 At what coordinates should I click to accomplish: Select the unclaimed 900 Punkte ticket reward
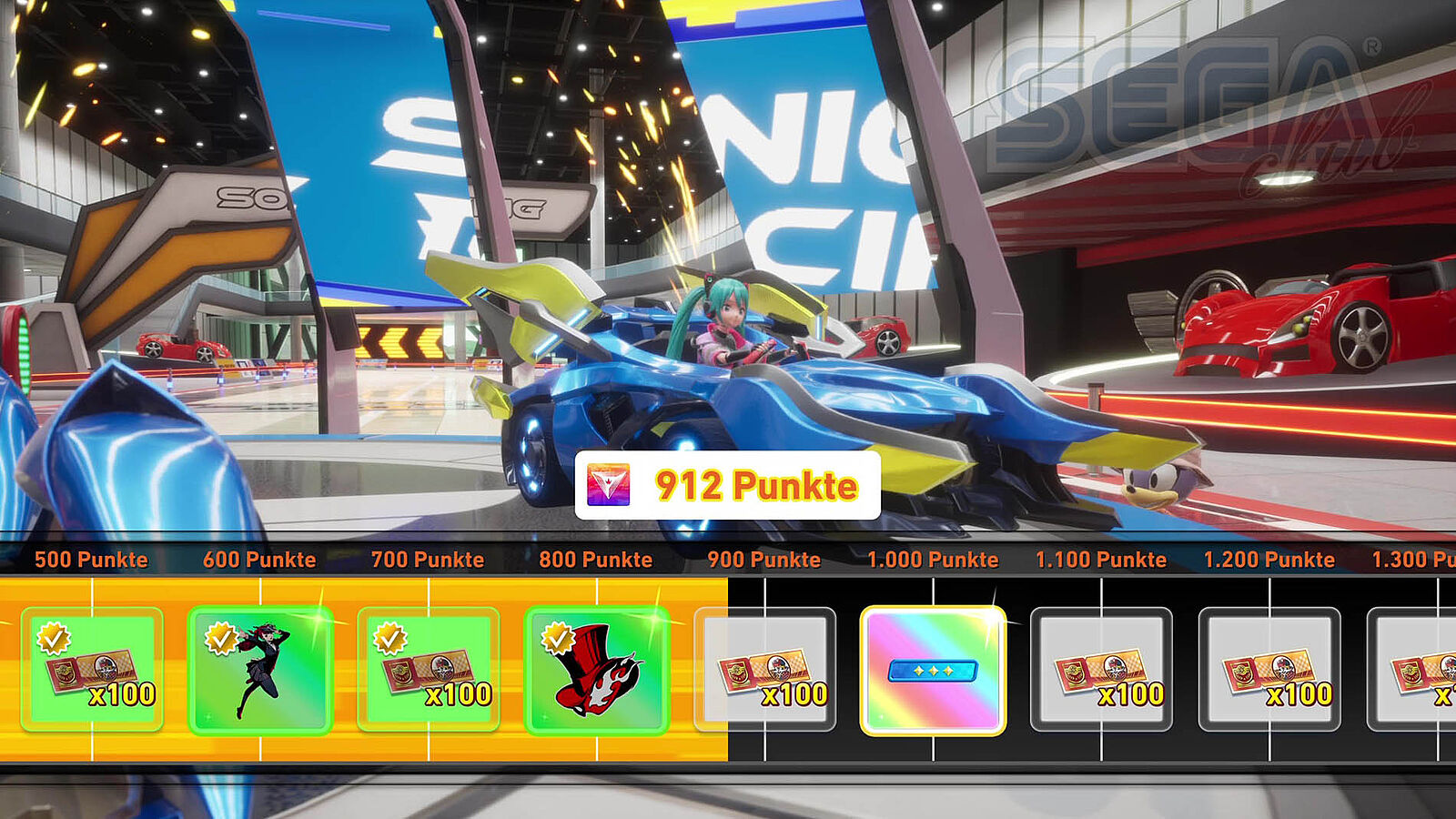765,670
